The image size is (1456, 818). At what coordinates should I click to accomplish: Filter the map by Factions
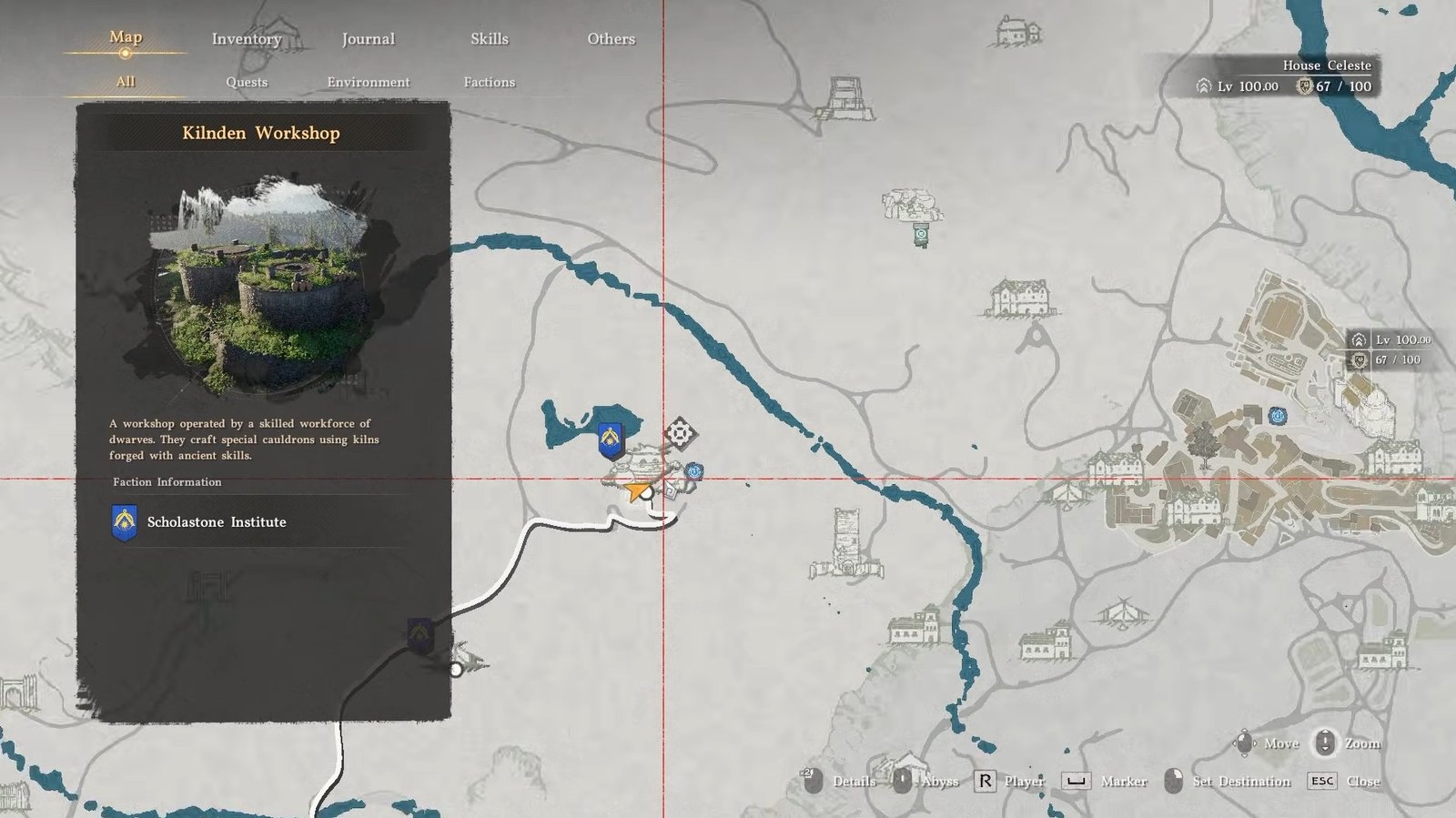tap(489, 82)
